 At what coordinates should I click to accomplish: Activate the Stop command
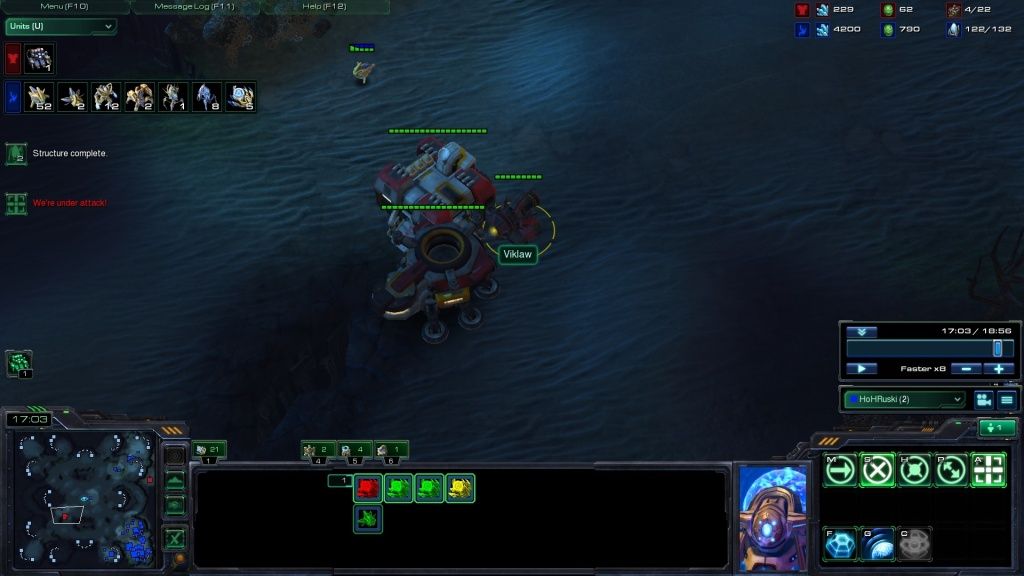tap(877, 469)
